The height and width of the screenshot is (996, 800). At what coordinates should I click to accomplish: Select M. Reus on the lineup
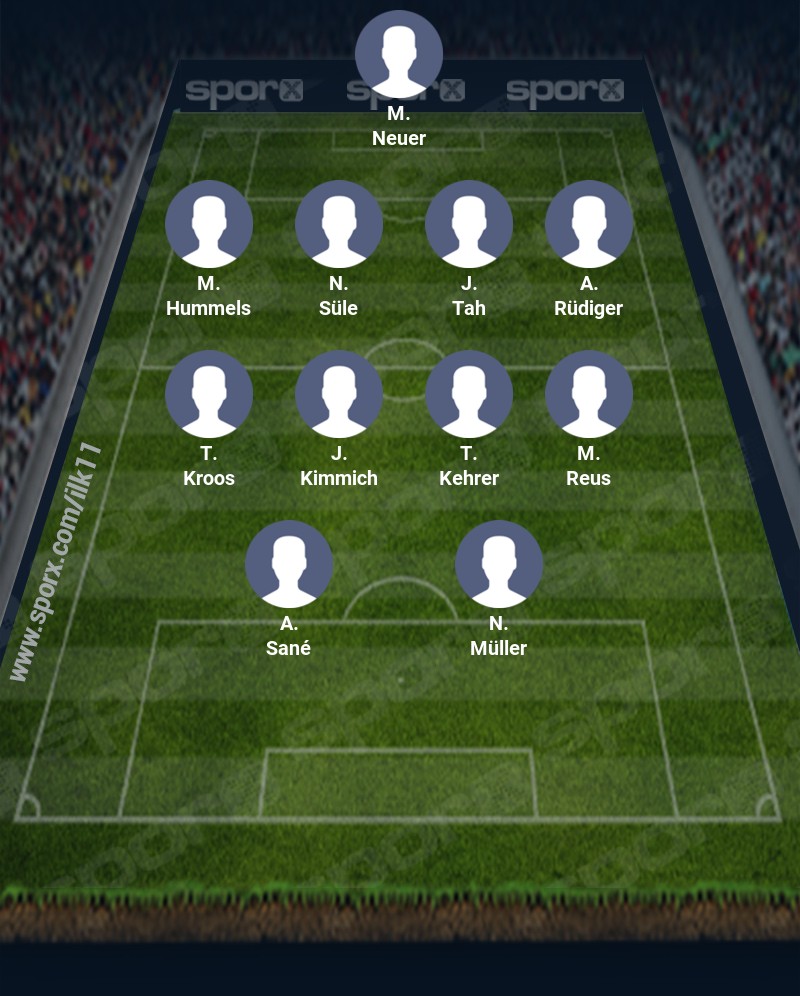(x=589, y=394)
